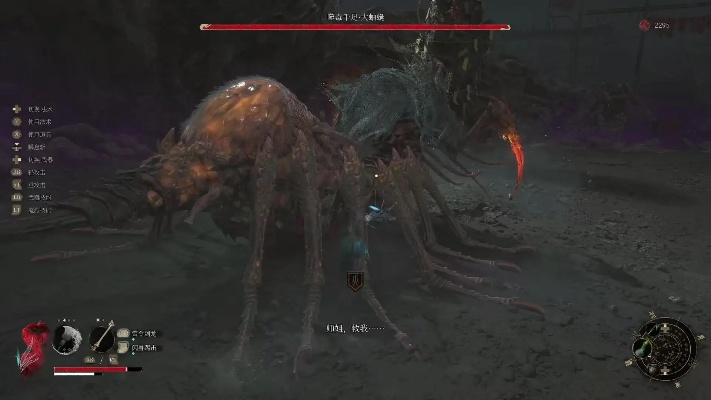This screenshot has height=400, width=711.
Task: Activate the black-and-white swirl skill icon
Action: pyautogui.click(x=68, y=338)
